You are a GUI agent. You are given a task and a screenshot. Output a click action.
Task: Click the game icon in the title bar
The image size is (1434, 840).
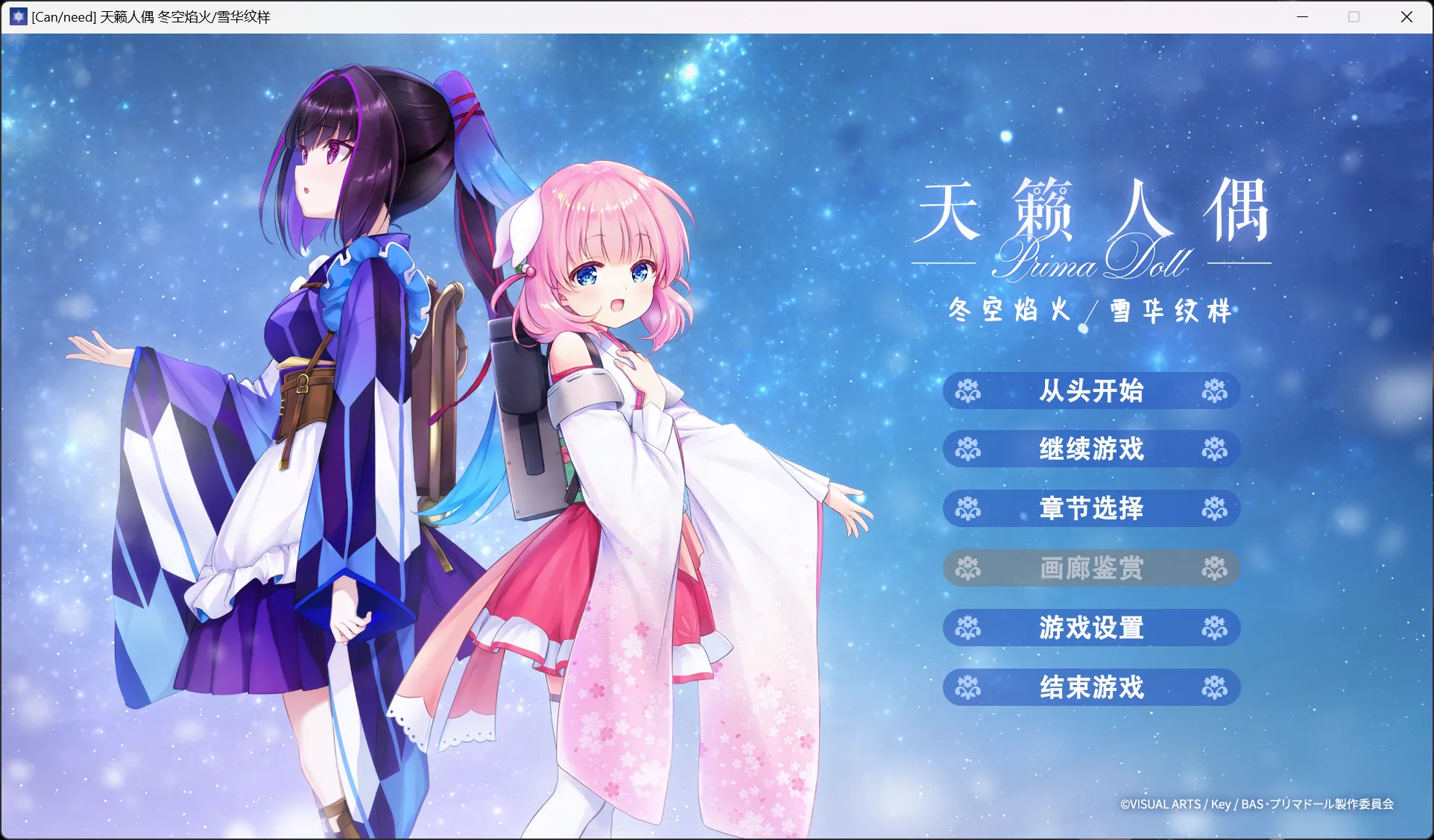(16, 16)
